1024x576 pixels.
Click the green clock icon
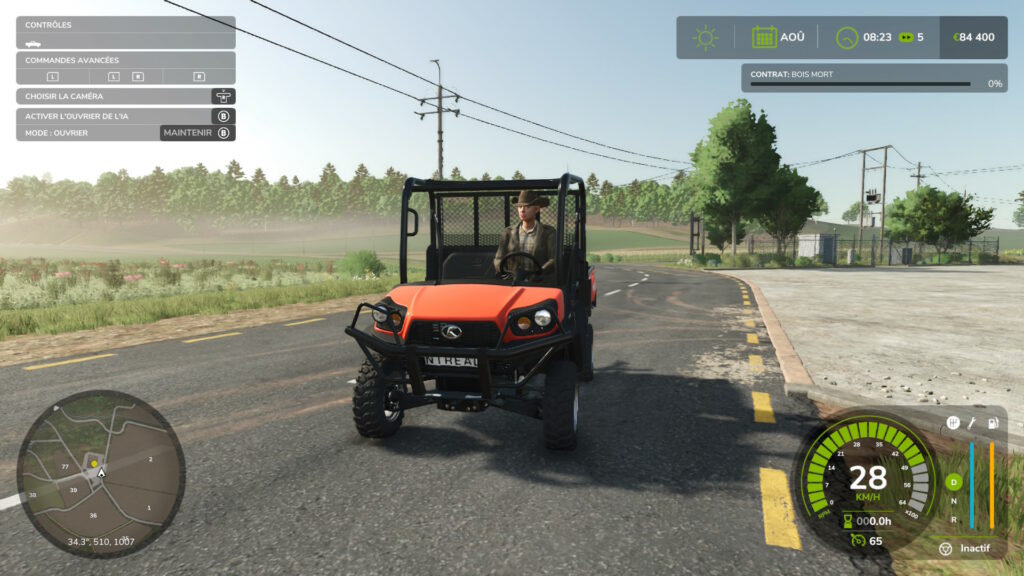pyautogui.click(x=847, y=37)
